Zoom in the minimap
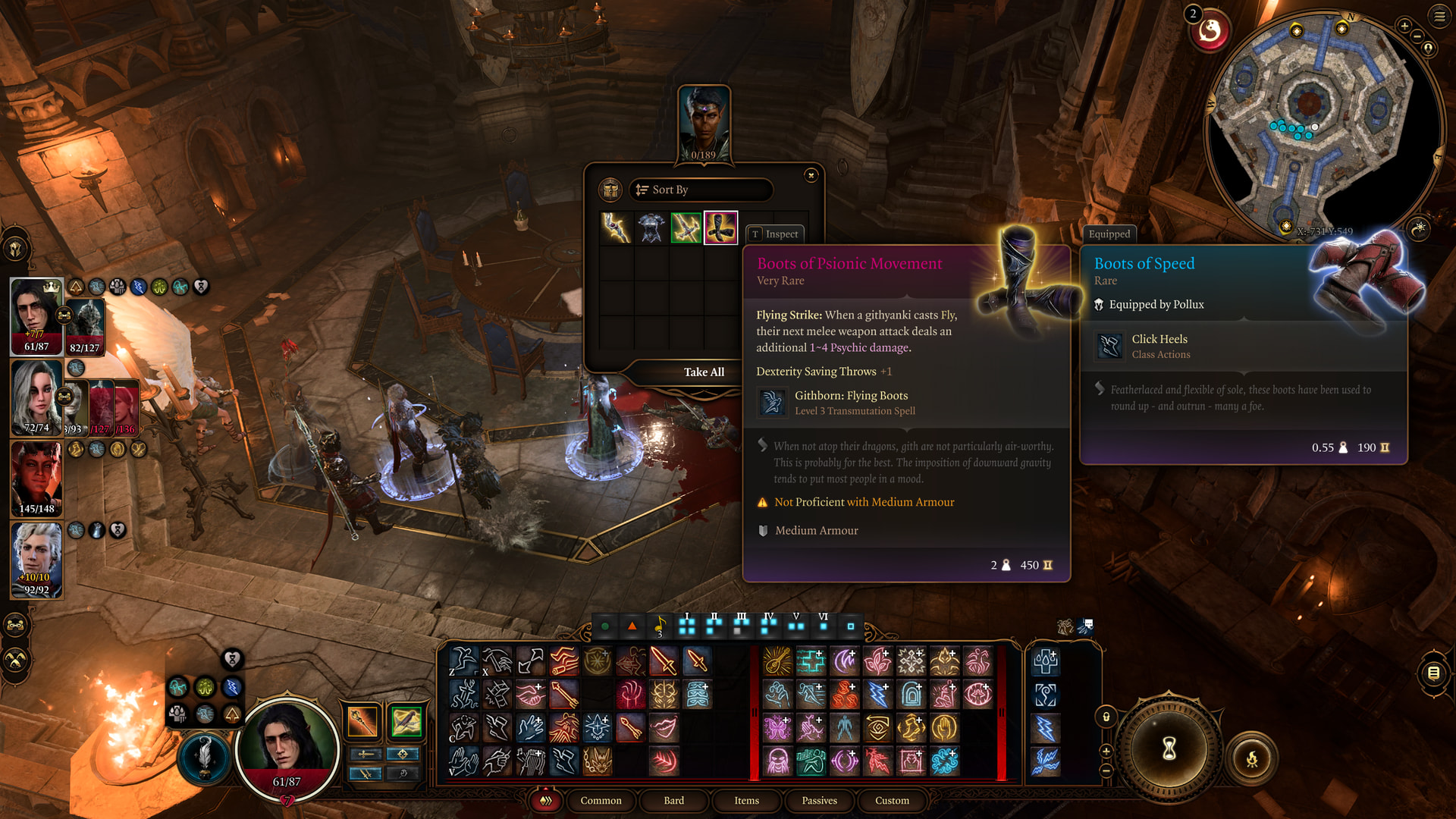 [x=1404, y=26]
